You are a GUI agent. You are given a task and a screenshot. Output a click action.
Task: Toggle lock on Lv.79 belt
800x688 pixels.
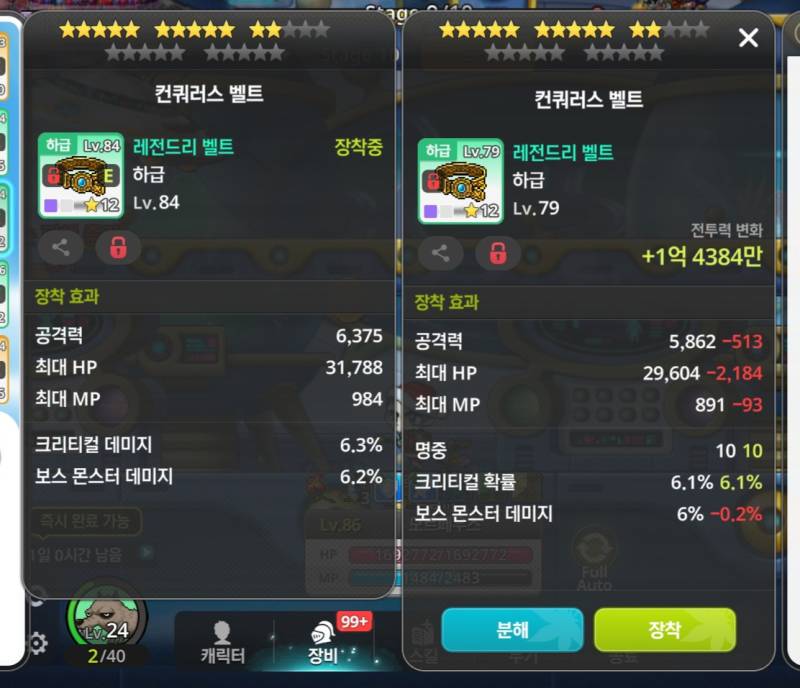[498, 254]
